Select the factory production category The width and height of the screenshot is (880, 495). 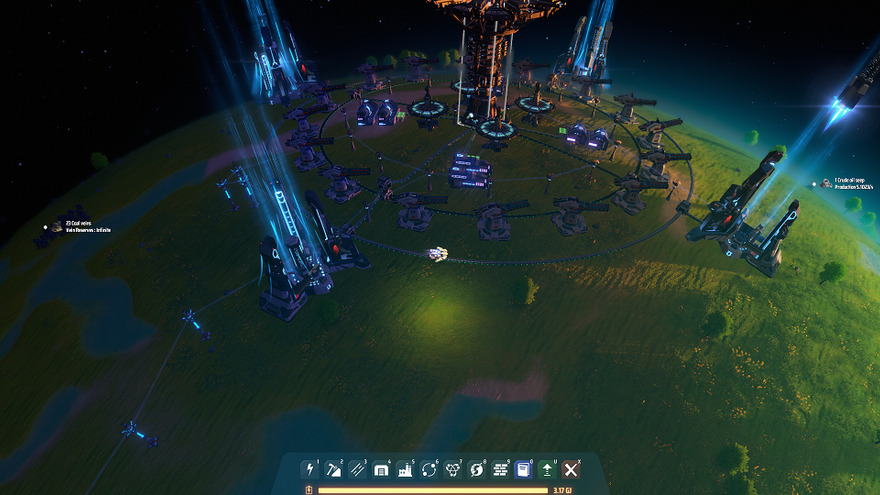point(405,469)
